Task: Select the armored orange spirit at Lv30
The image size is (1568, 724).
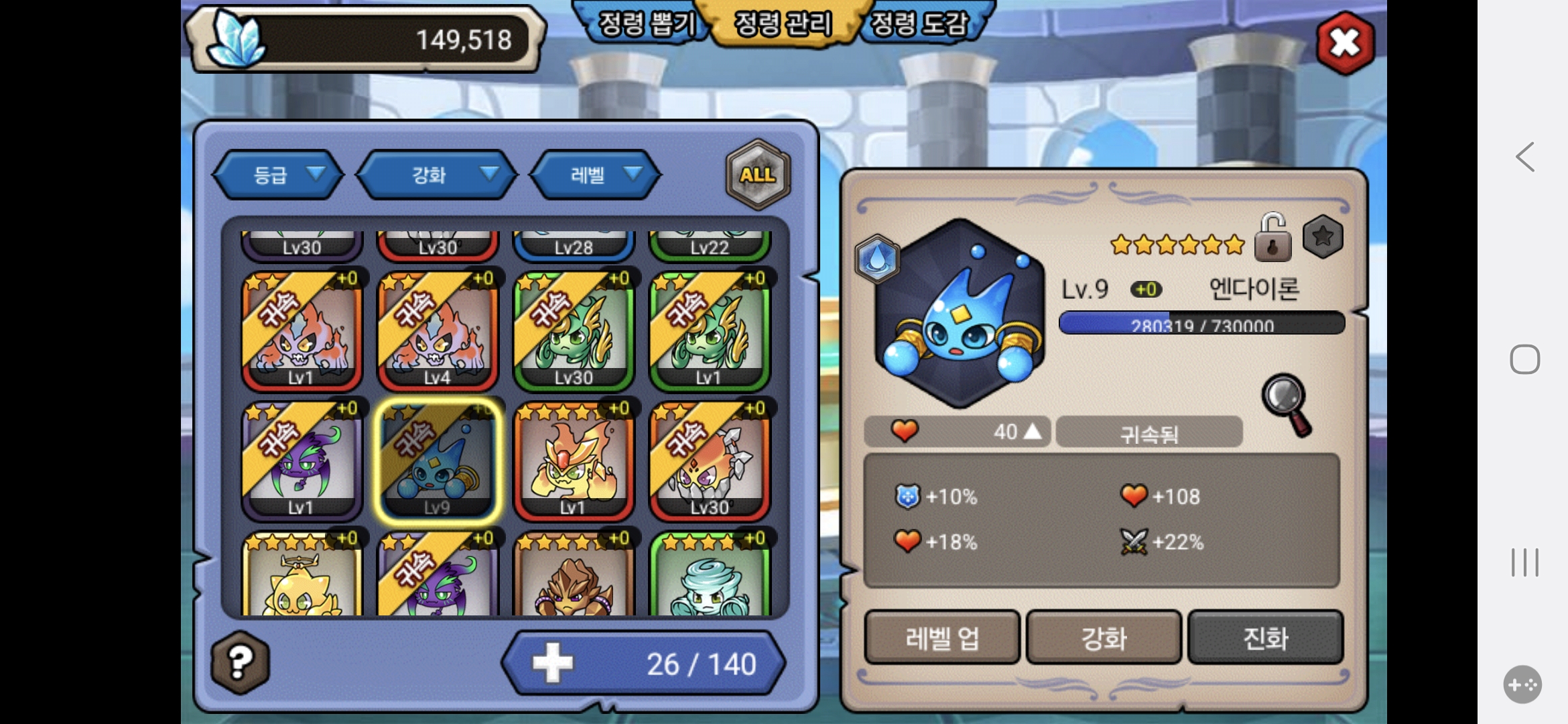Action: [710, 461]
